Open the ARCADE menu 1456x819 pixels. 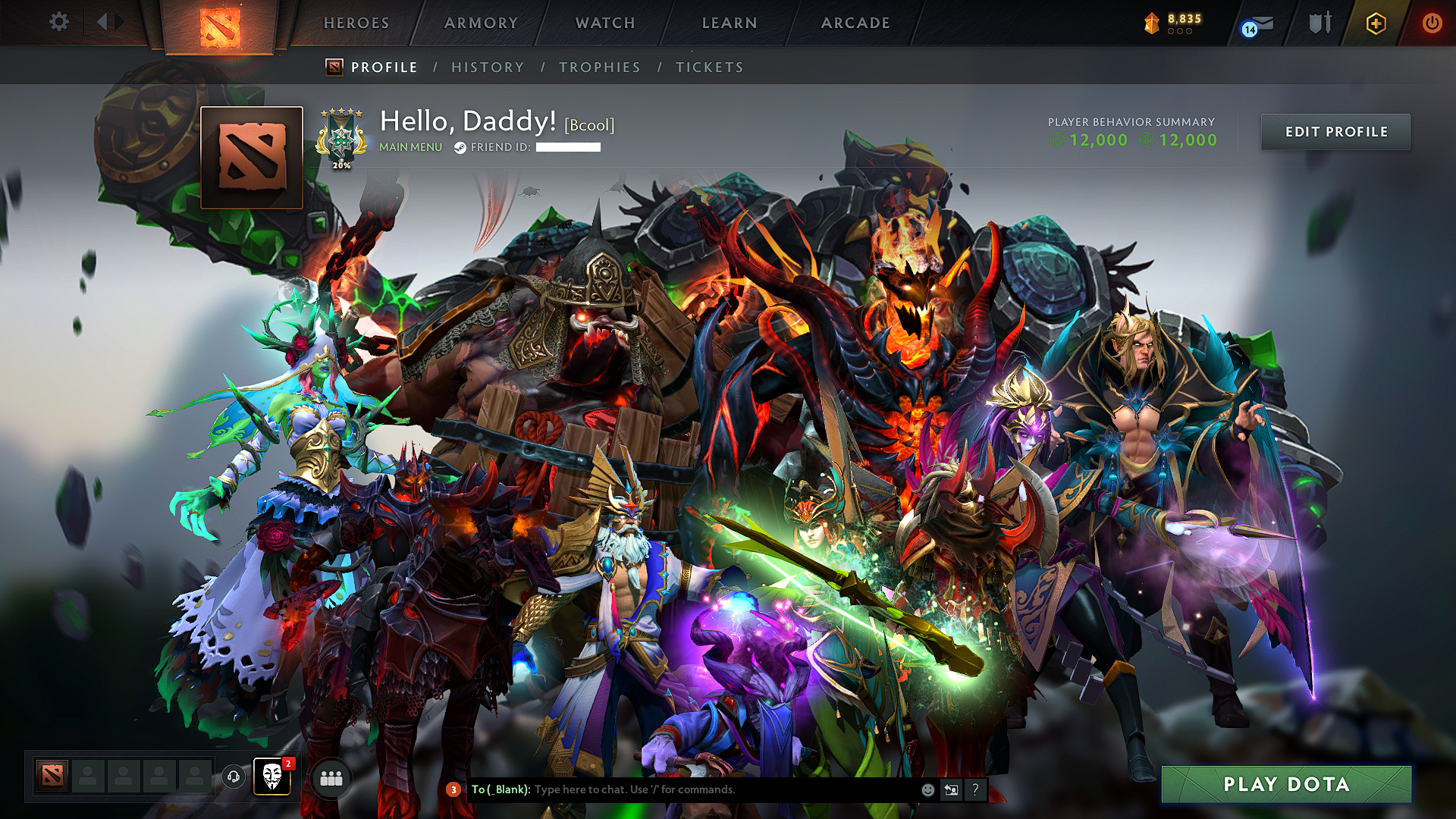point(855,23)
